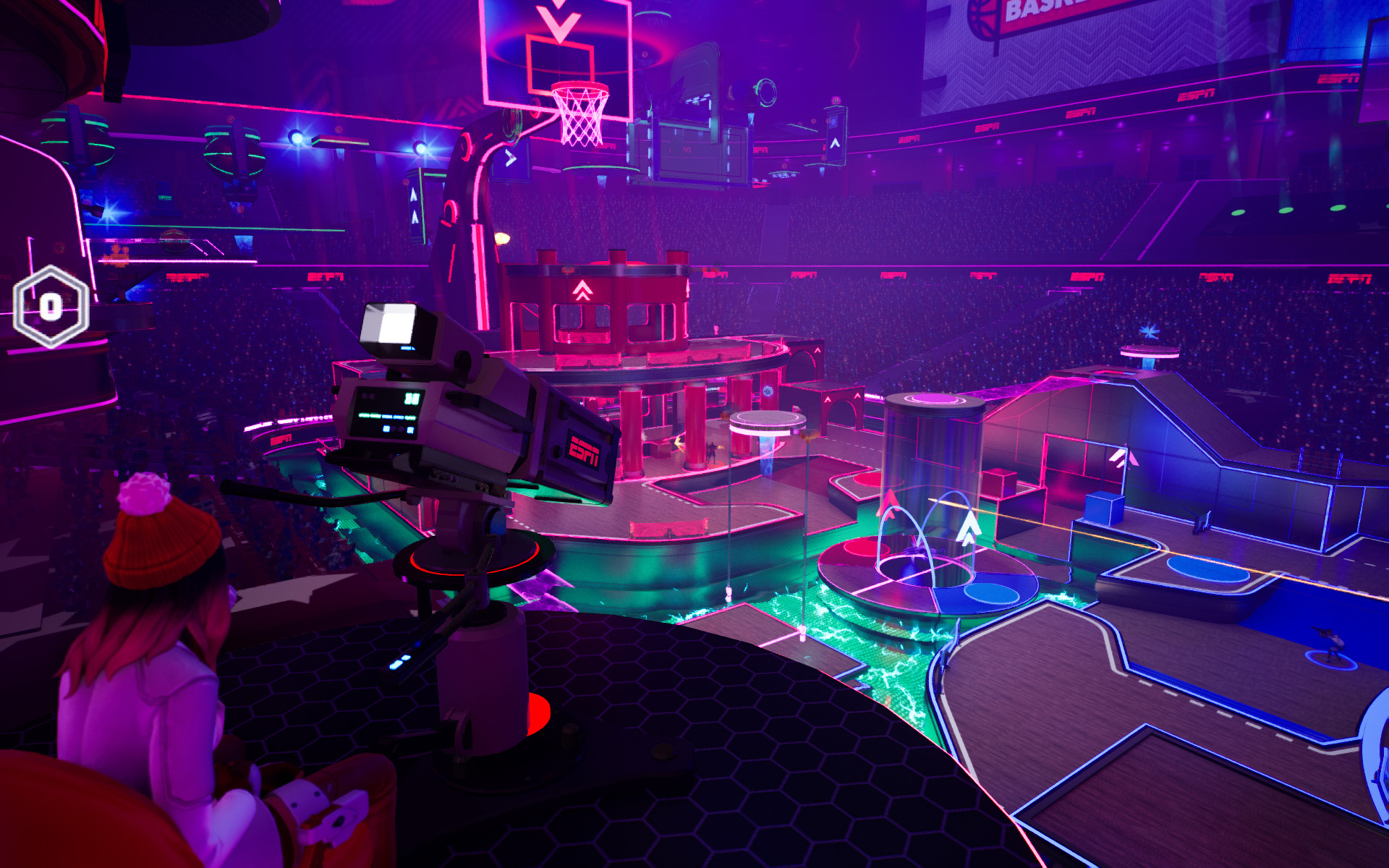
Task: Click the red double-chevron arrow above the court
Action: coord(583,289)
